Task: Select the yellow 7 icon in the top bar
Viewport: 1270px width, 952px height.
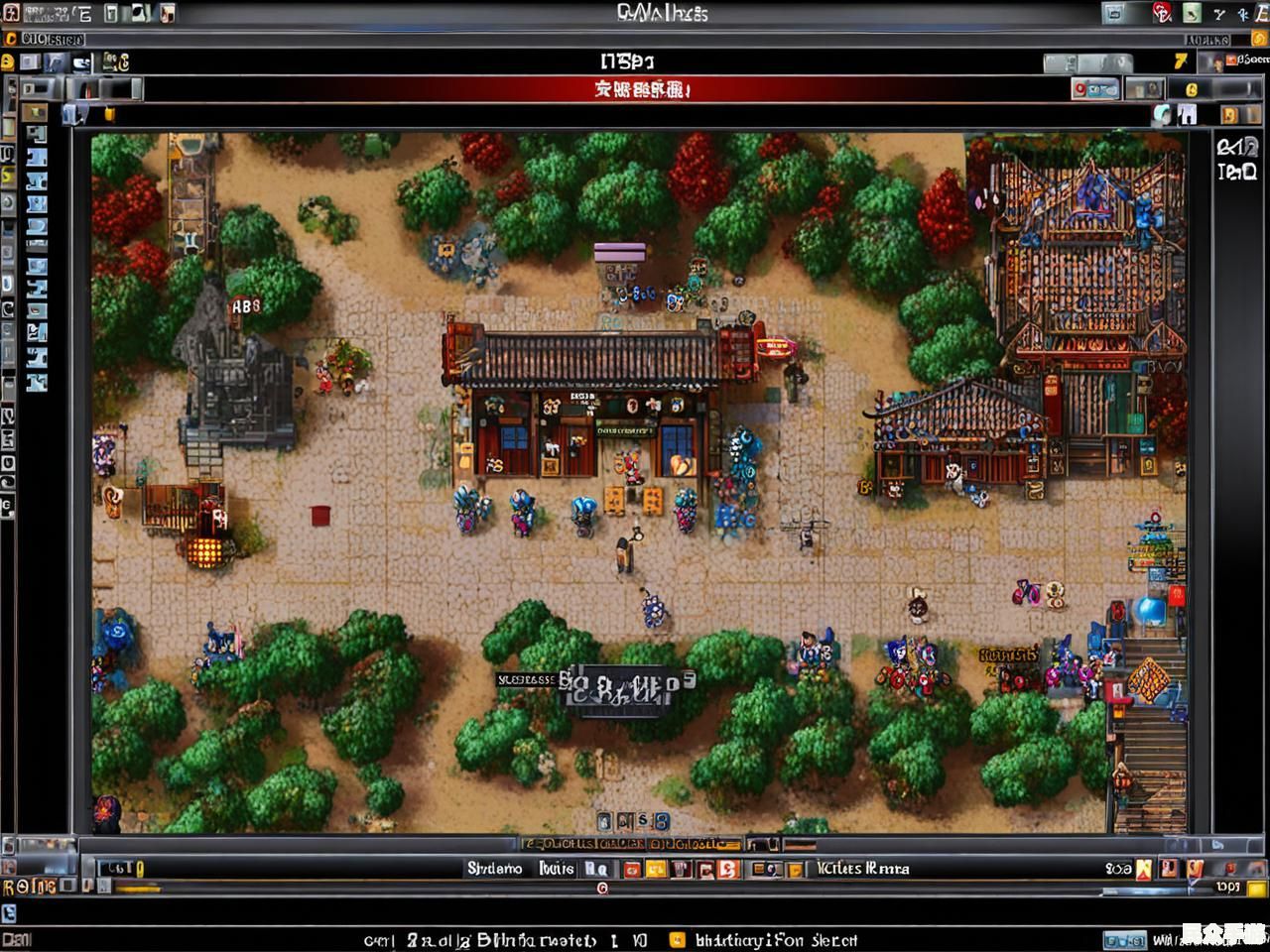Action: [1180, 61]
